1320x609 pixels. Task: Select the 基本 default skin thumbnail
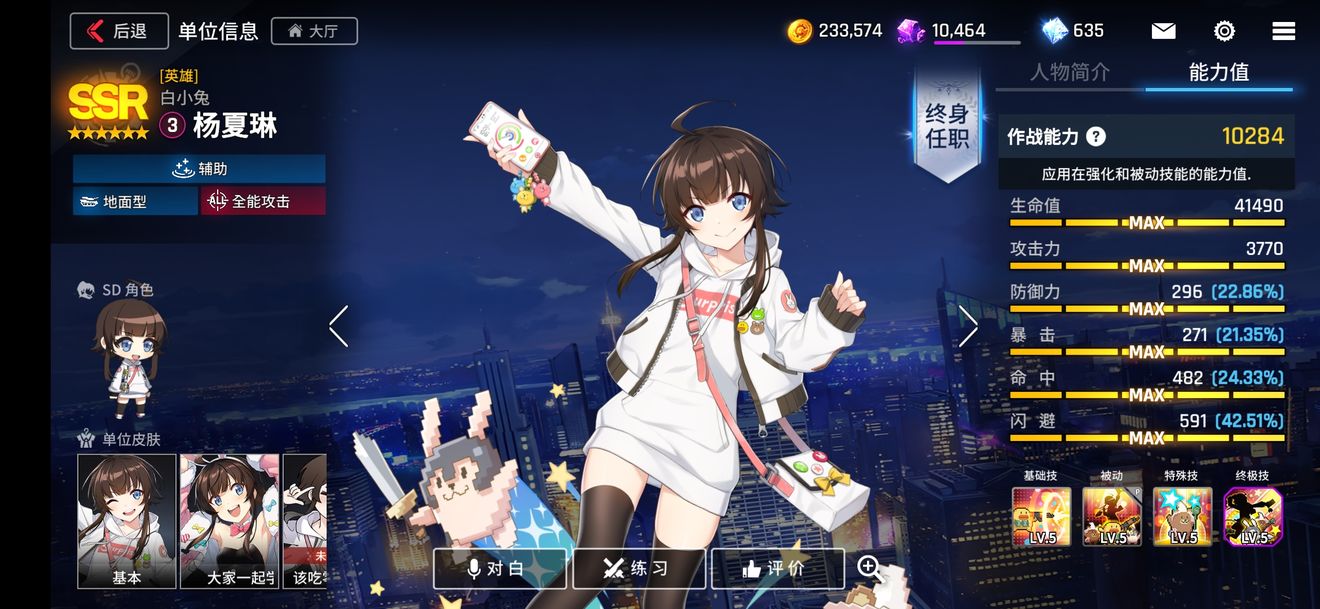point(127,520)
